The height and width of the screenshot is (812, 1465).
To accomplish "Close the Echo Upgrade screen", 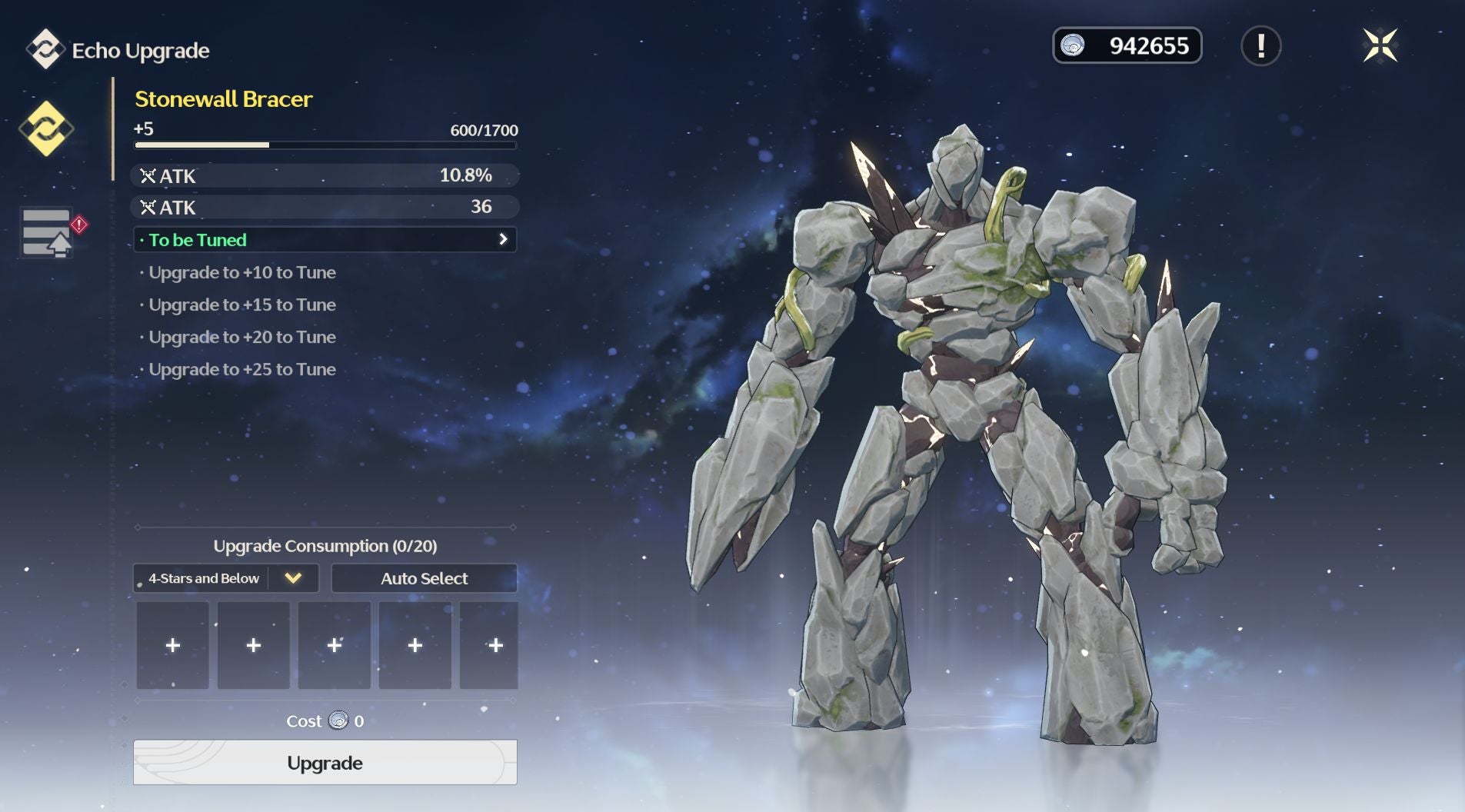I will point(1380,45).
